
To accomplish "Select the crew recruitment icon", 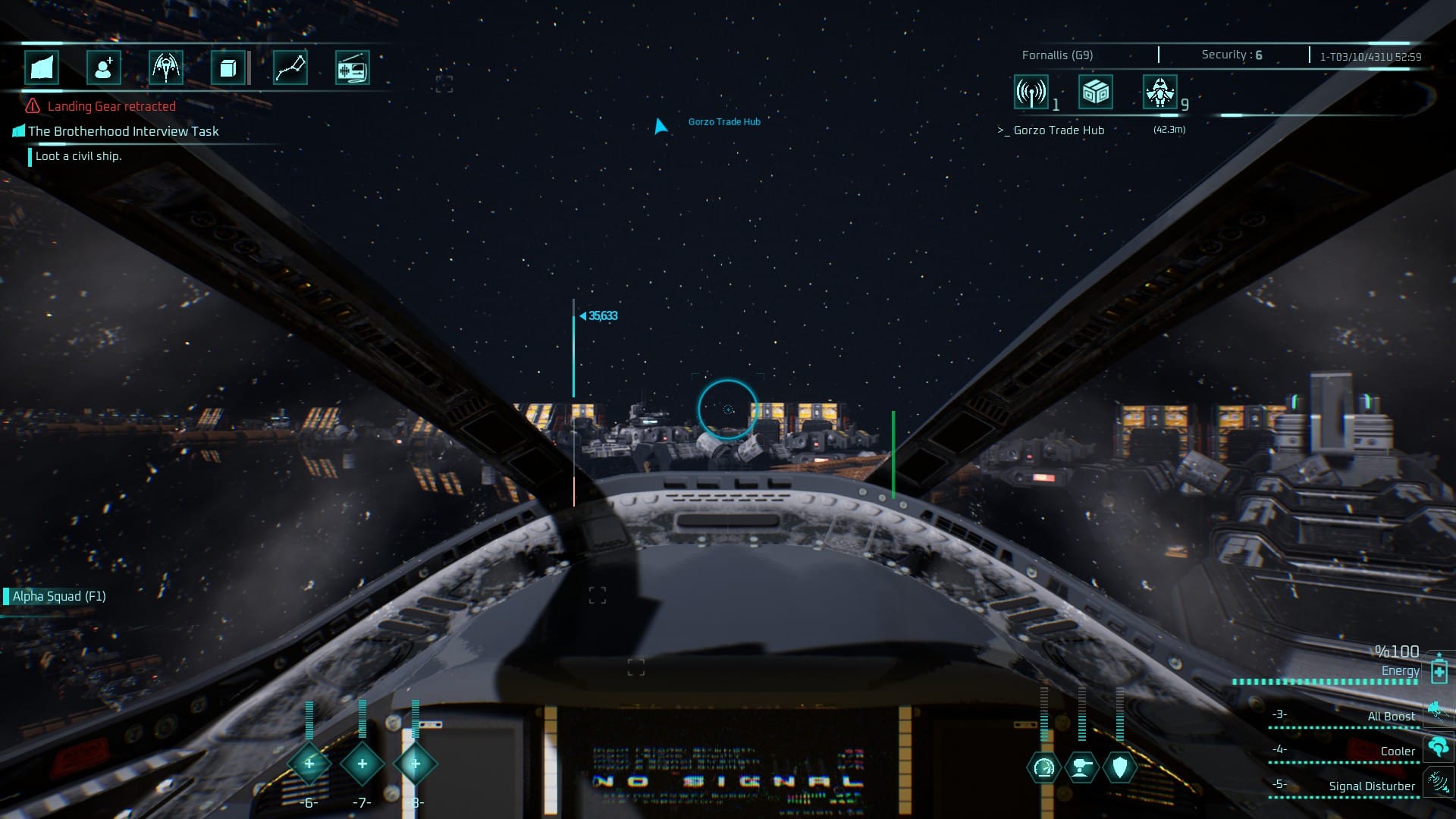I will pos(104,67).
